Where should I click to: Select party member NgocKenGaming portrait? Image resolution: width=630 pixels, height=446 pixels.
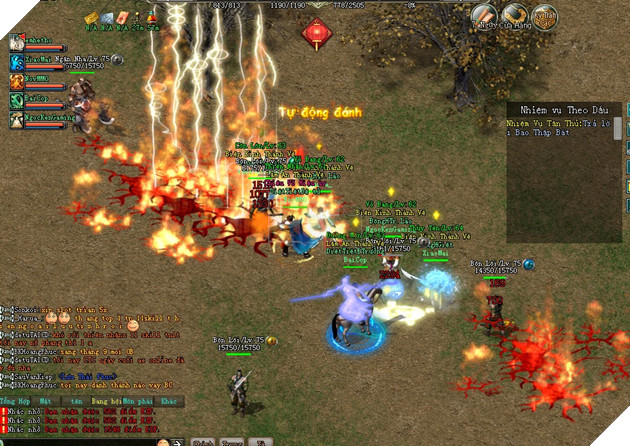point(17,119)
